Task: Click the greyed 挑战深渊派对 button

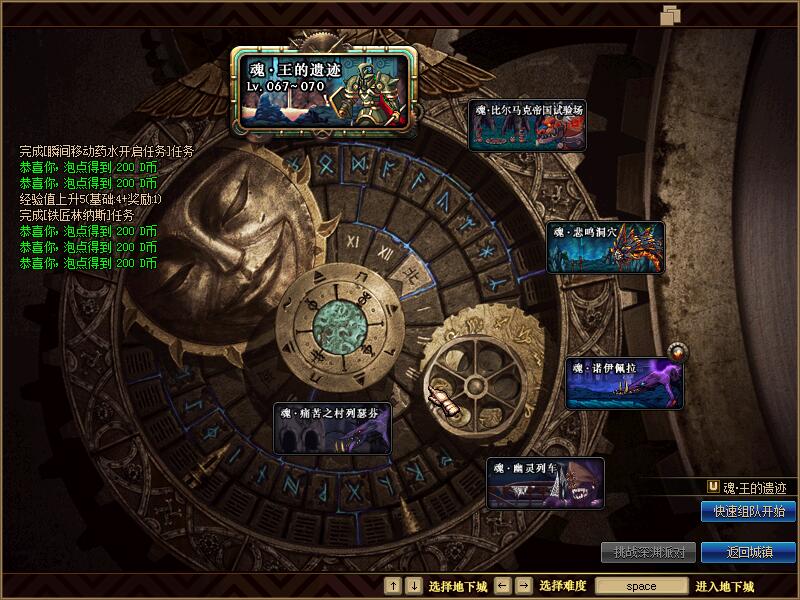Action: click(648, 552)
